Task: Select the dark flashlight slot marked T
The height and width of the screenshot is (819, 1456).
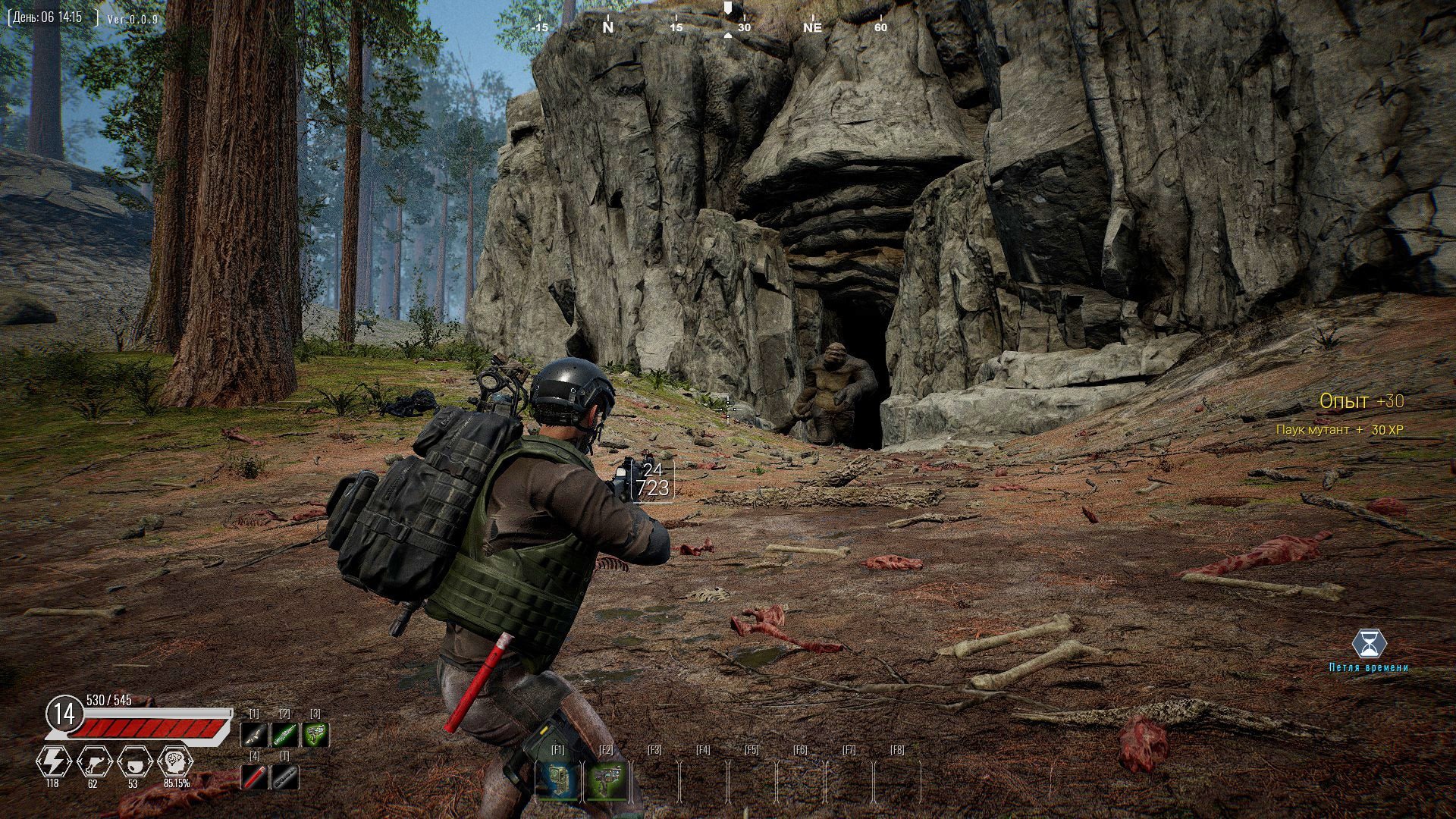Action: (x=285, y=777)
